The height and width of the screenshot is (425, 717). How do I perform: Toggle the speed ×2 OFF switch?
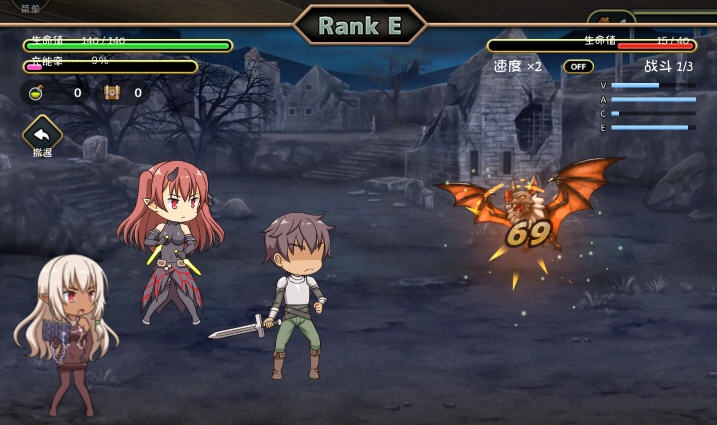click(x=578, y=66)
